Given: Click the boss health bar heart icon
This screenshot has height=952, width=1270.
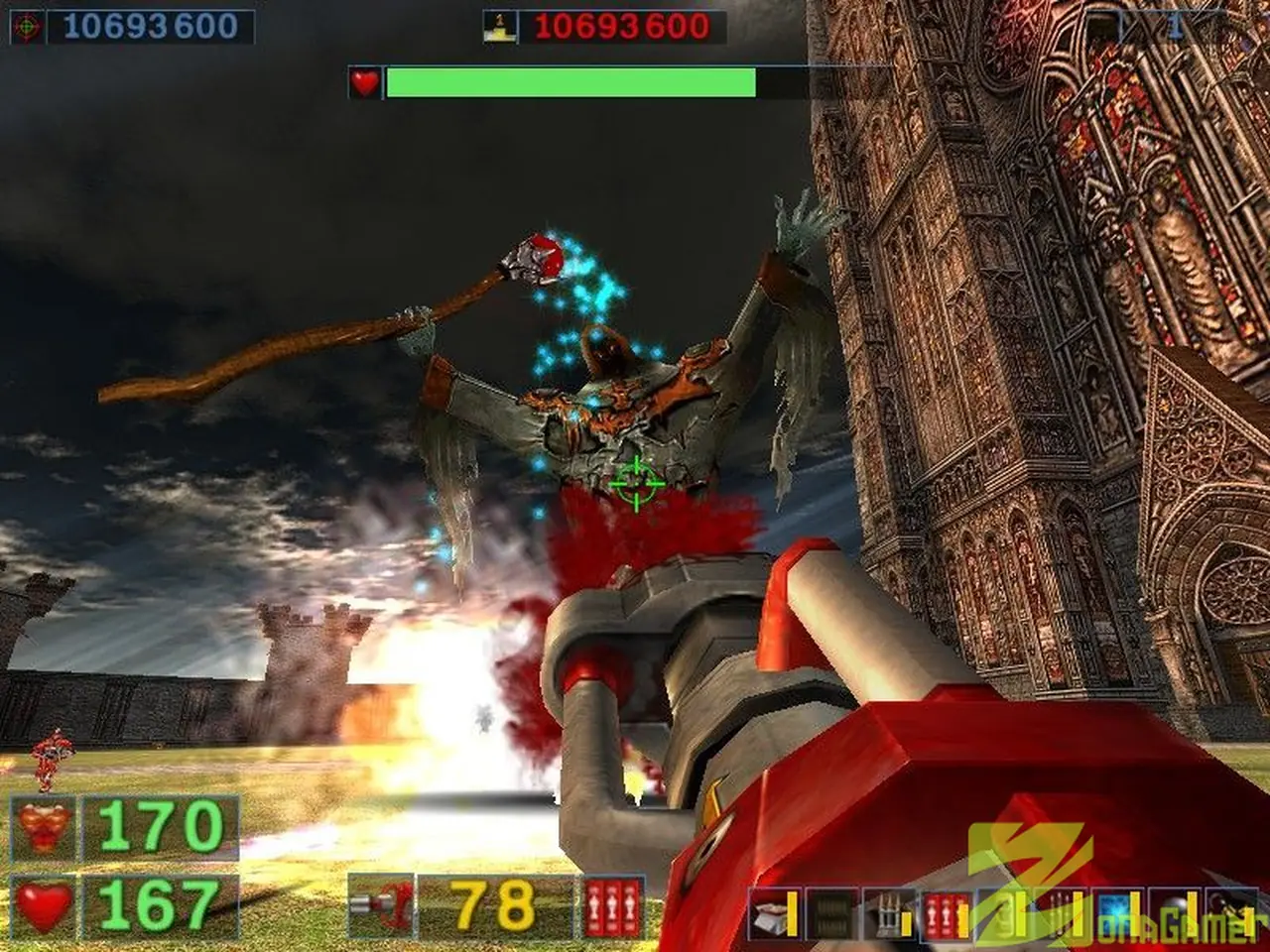Looking at the screenshot, I should click(x=365, y=82).
